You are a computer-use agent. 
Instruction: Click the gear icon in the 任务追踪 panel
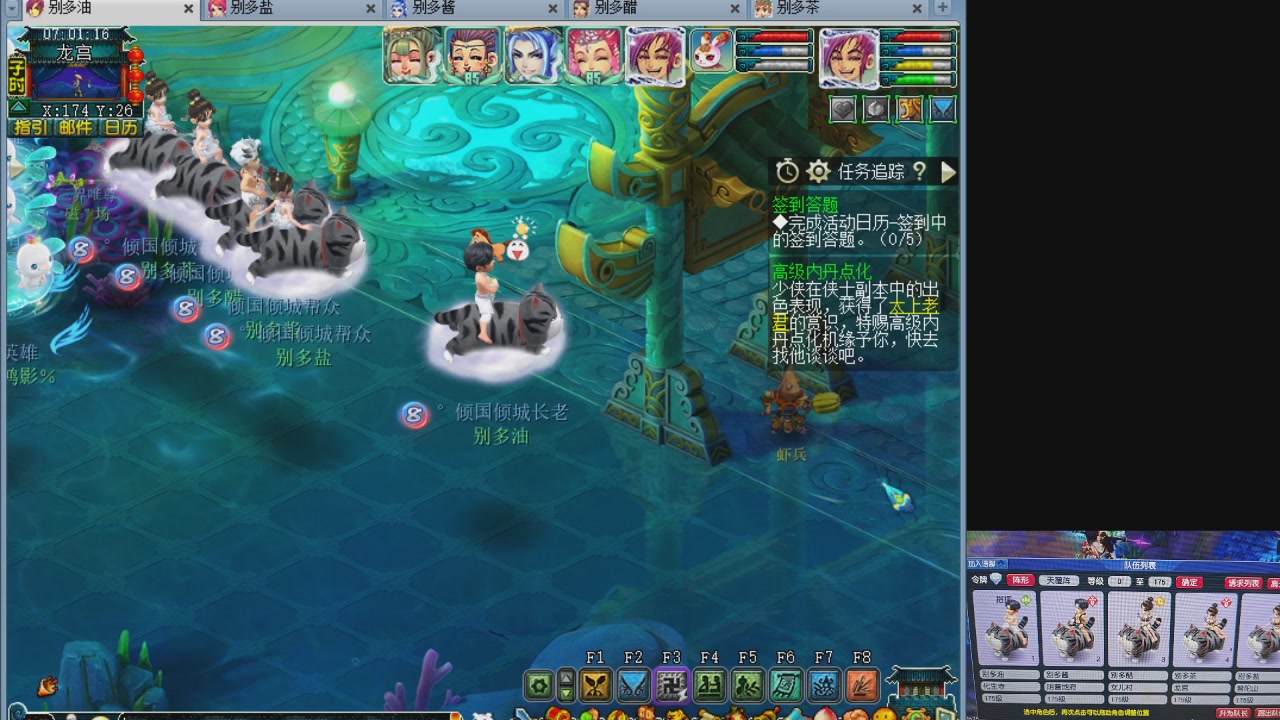click(819, 172)
